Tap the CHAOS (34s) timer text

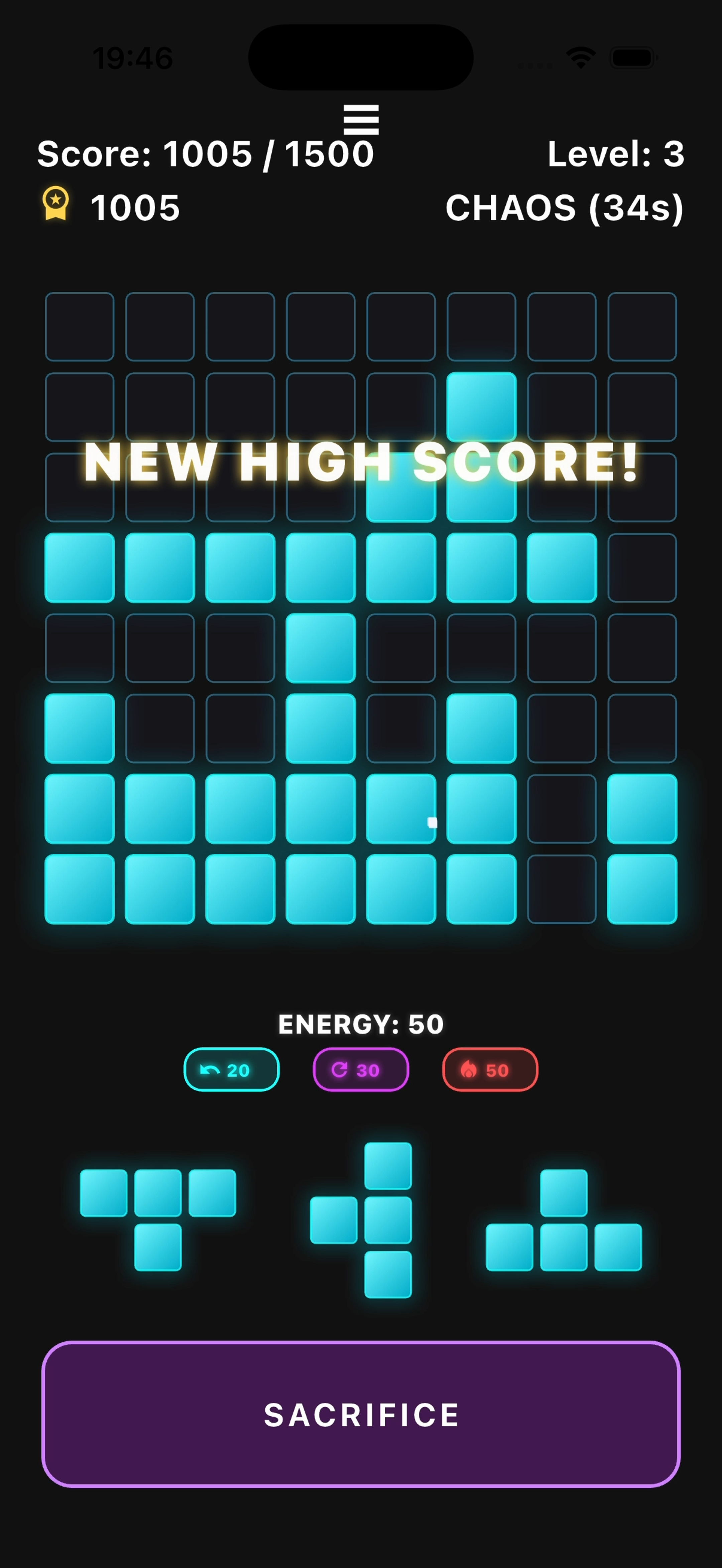coord(564,208)
